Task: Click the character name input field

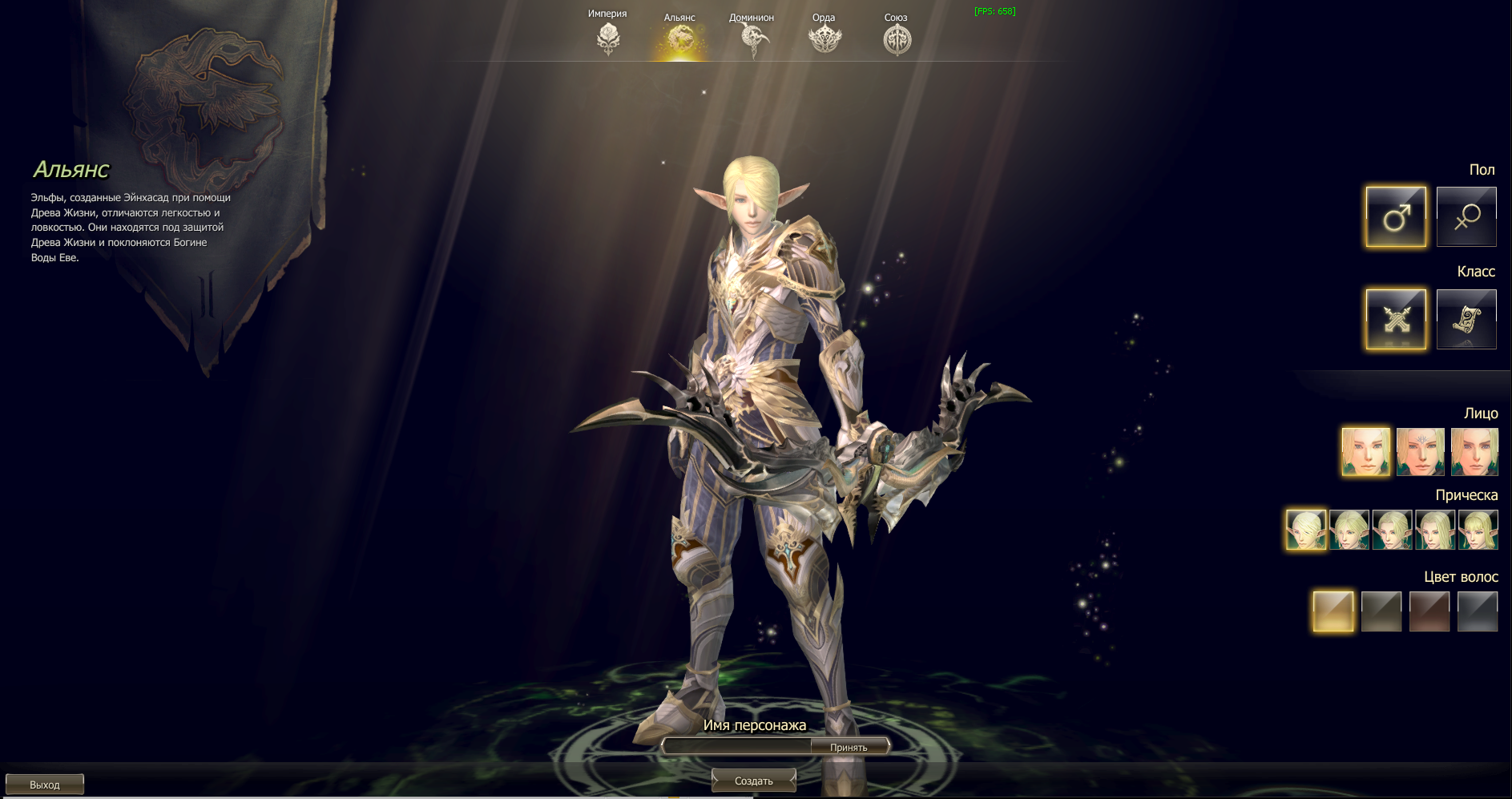Action: coord(737,747)
